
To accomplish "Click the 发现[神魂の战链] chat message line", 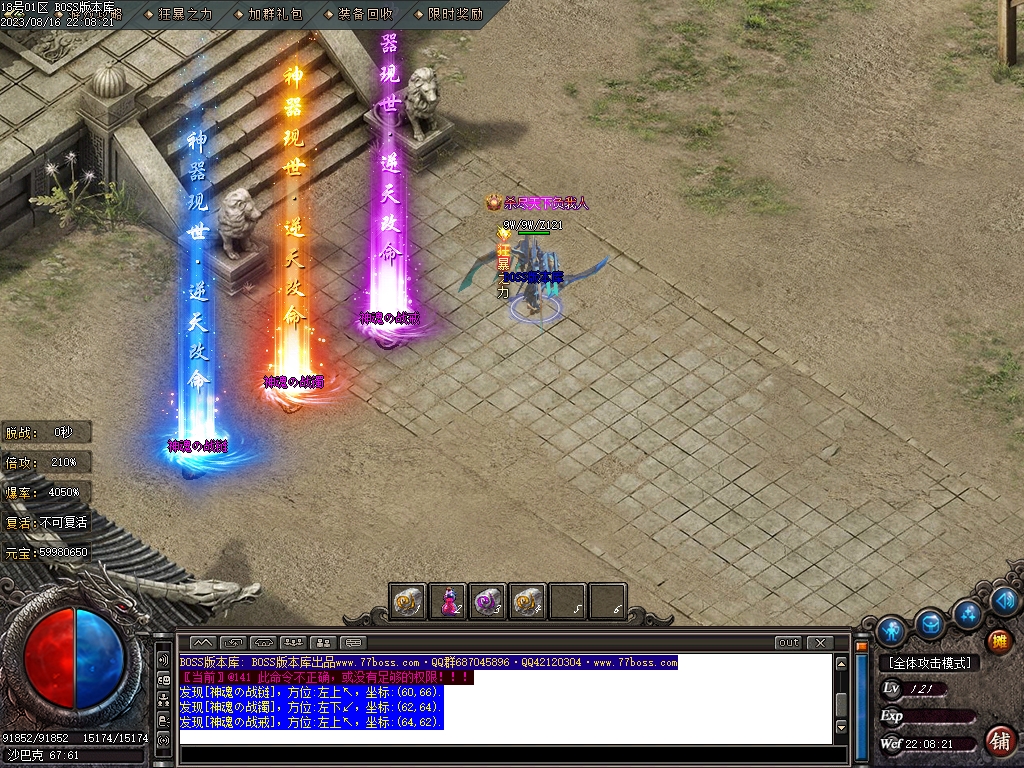I will [x=310, y=692].
